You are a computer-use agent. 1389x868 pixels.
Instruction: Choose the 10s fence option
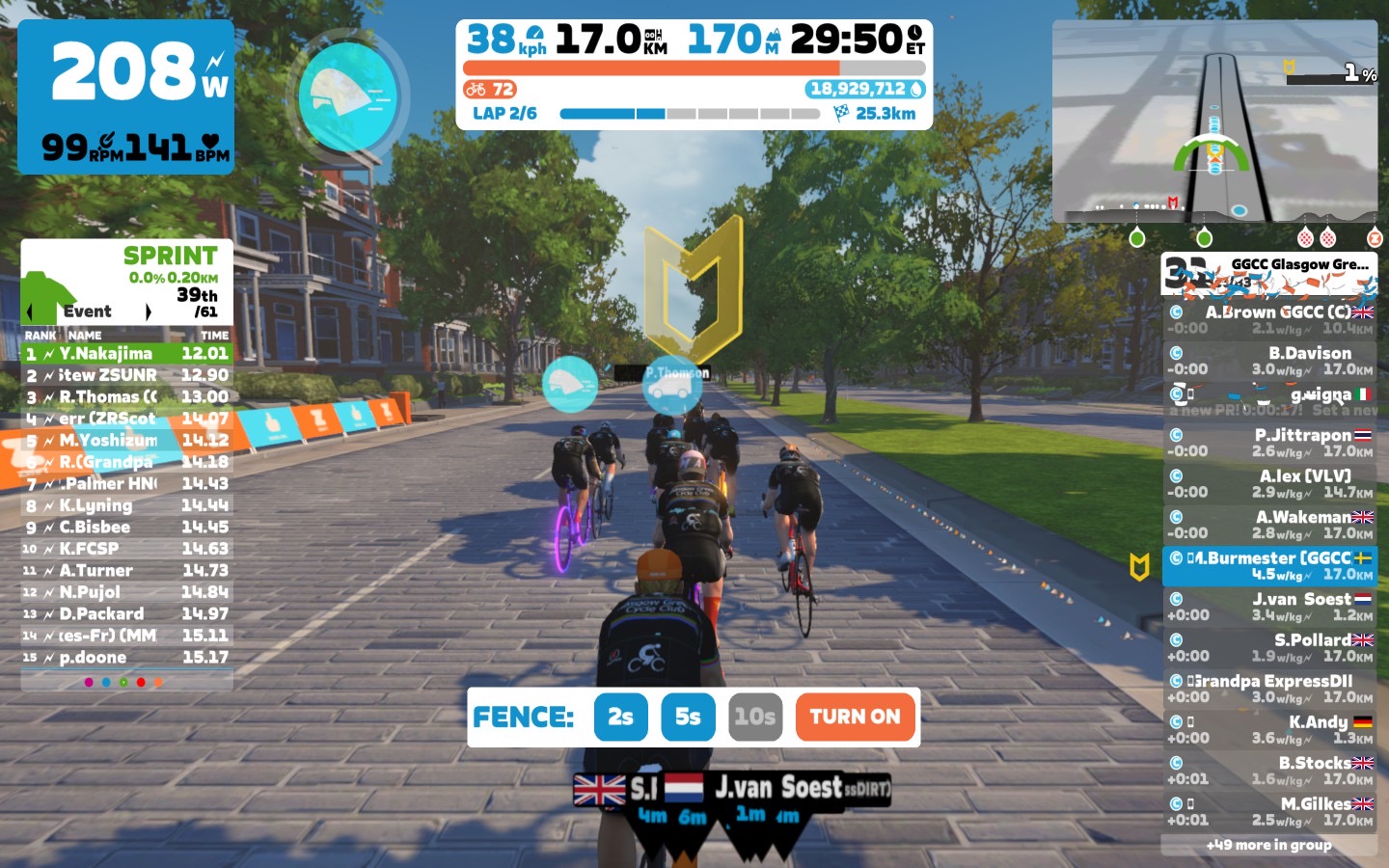754,717
